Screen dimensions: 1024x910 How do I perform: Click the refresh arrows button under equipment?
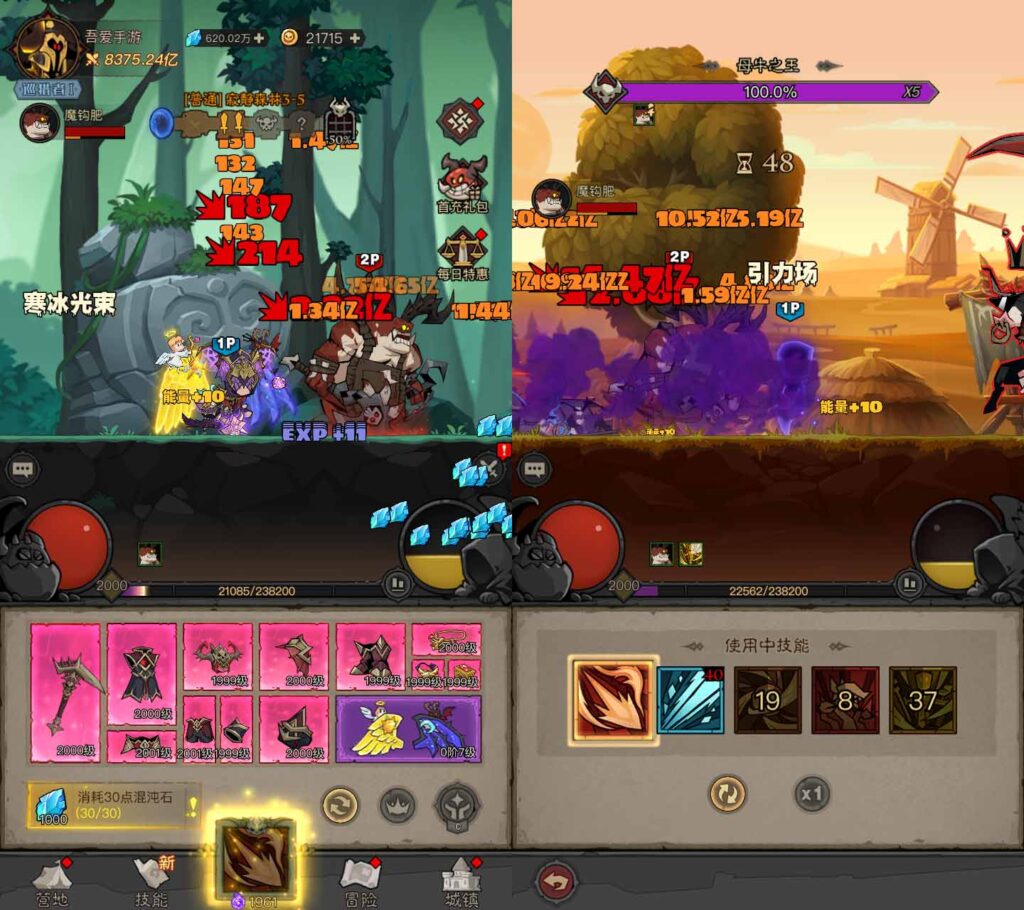click(x=340, y=805)
